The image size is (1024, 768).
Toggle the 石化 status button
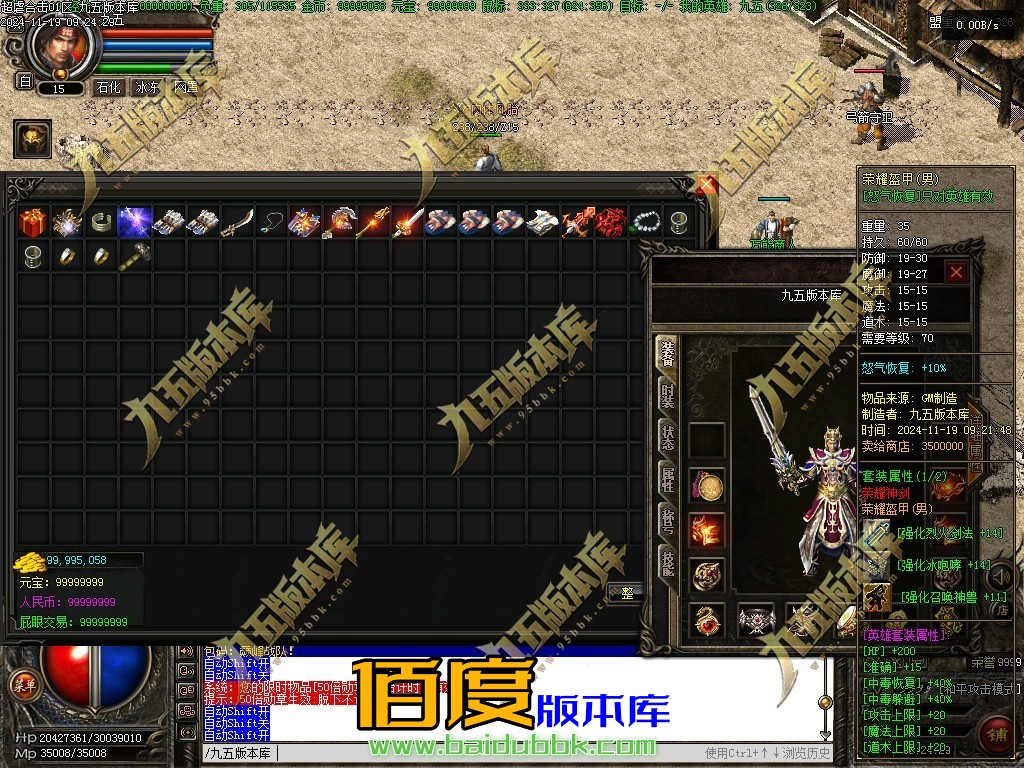click(x=107, y=88)
